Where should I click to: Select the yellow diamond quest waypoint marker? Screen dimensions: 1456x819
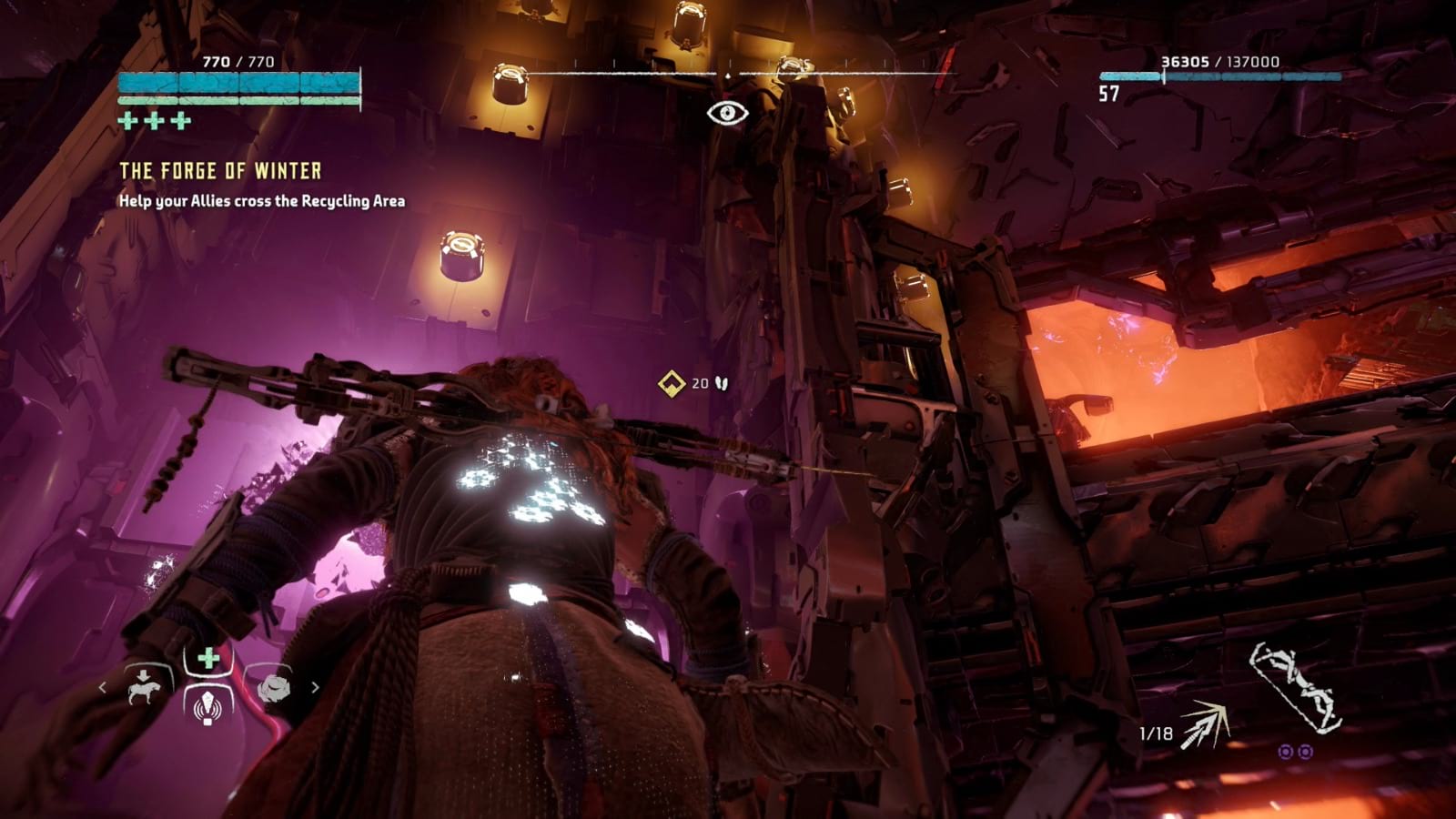tap(672, 383)
